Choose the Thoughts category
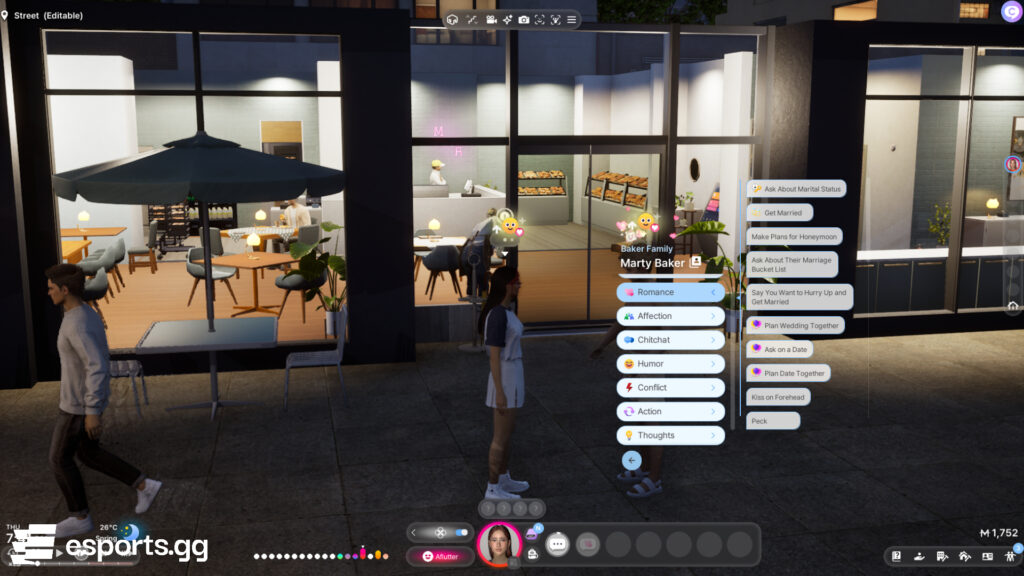This screenshot has width=1024, height=576. point(670,435)
